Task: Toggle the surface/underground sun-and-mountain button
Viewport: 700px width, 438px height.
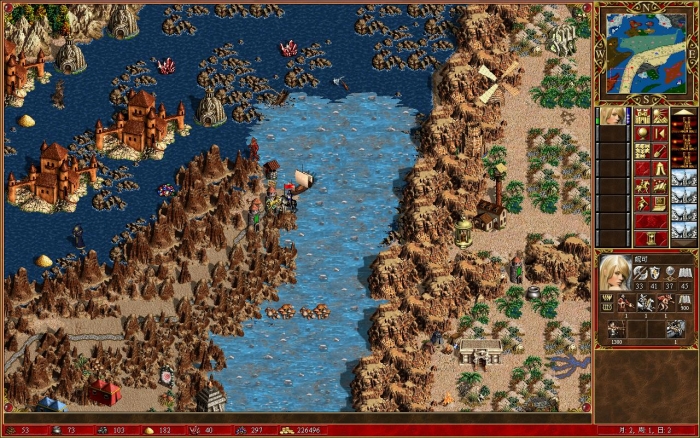Action: click(659, 116)
